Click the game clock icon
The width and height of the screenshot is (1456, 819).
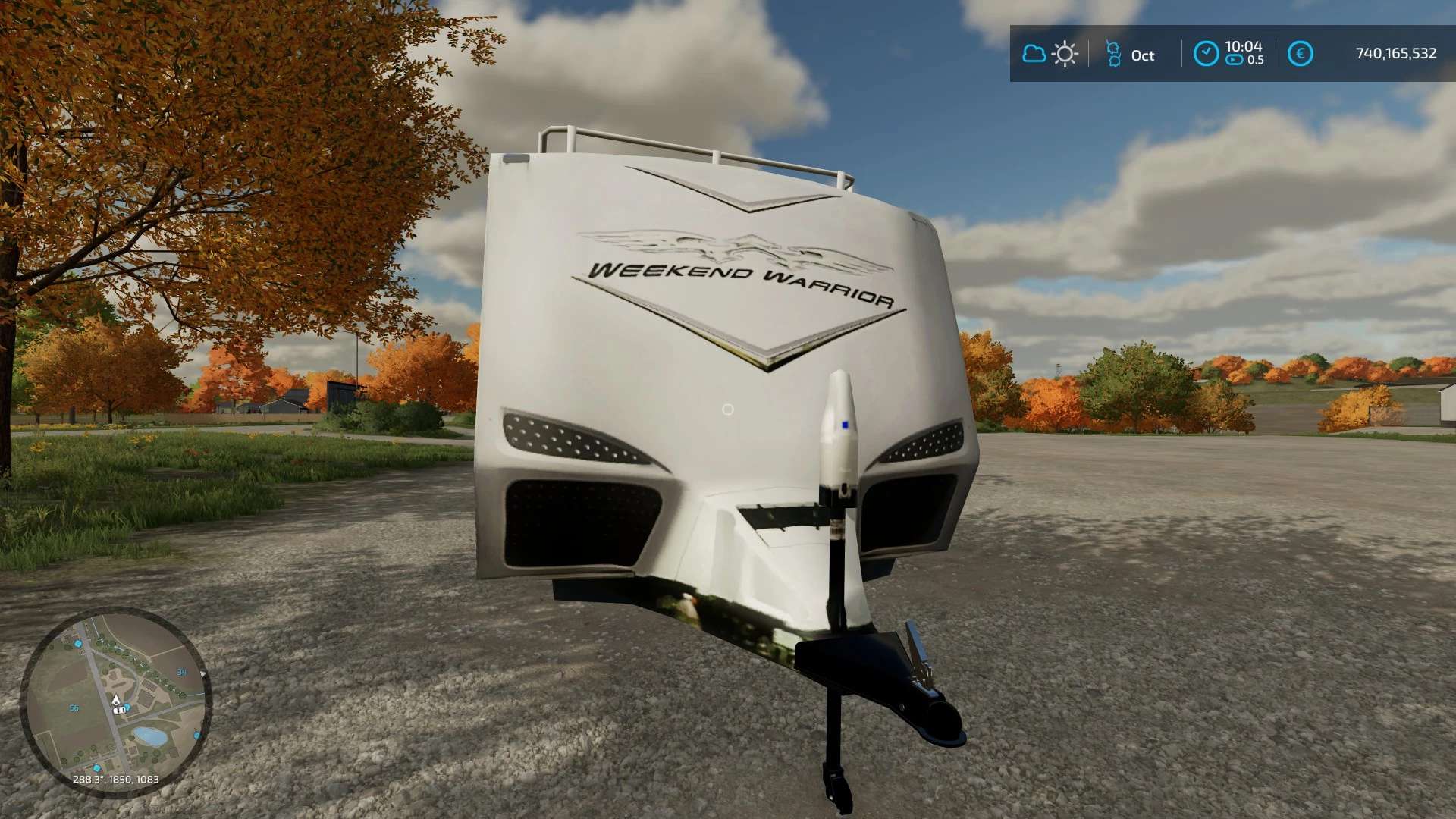(1206, 54)
